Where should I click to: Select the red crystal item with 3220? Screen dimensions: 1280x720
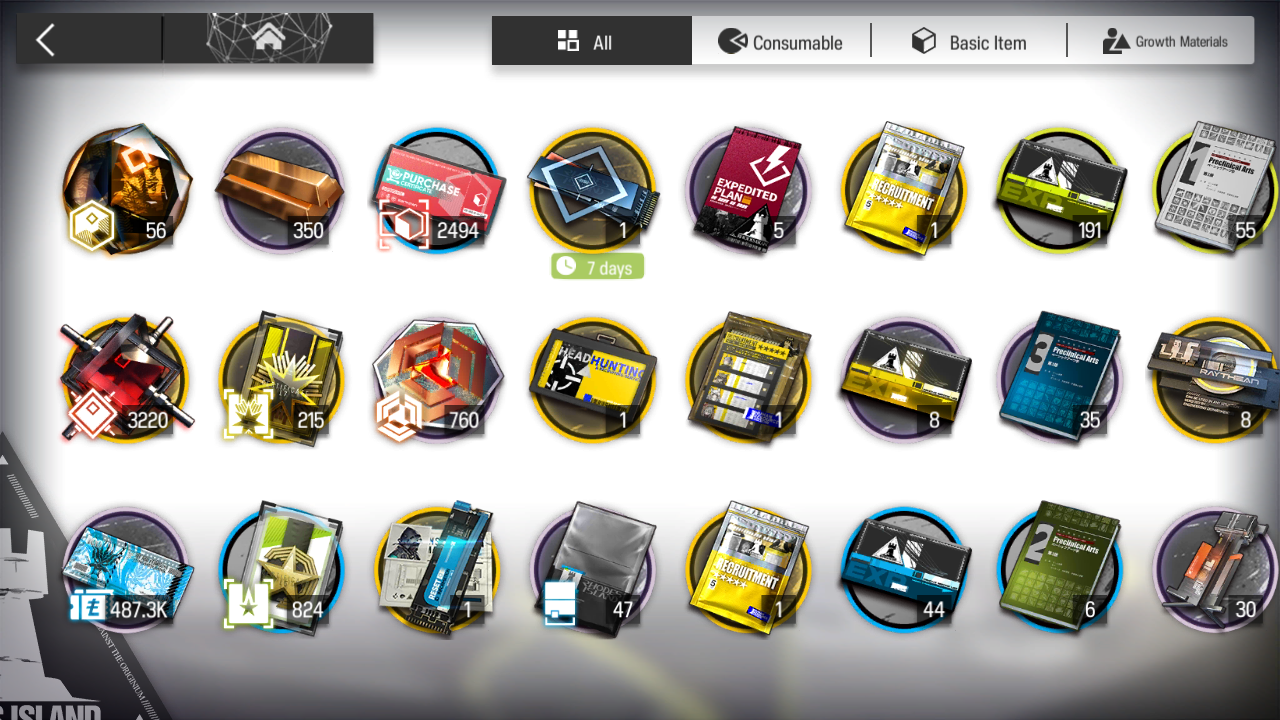tap(125, 379)
